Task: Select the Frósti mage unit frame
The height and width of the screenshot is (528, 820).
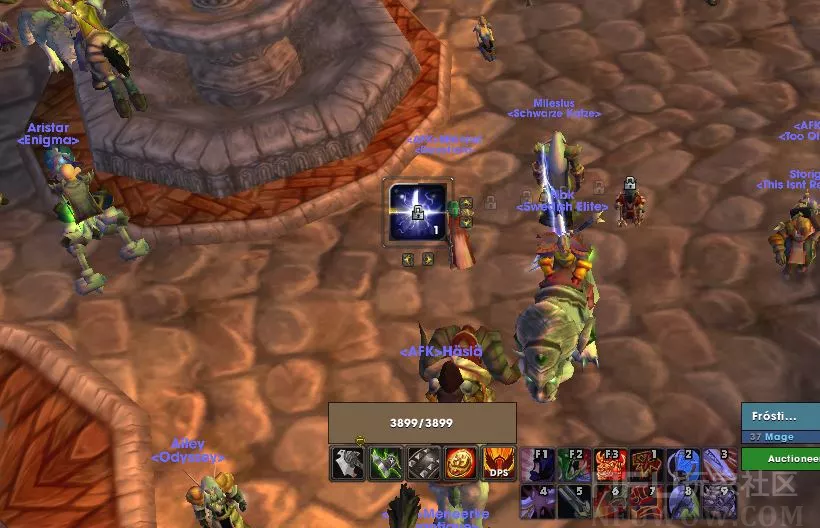Action: [x=780, y=422]
